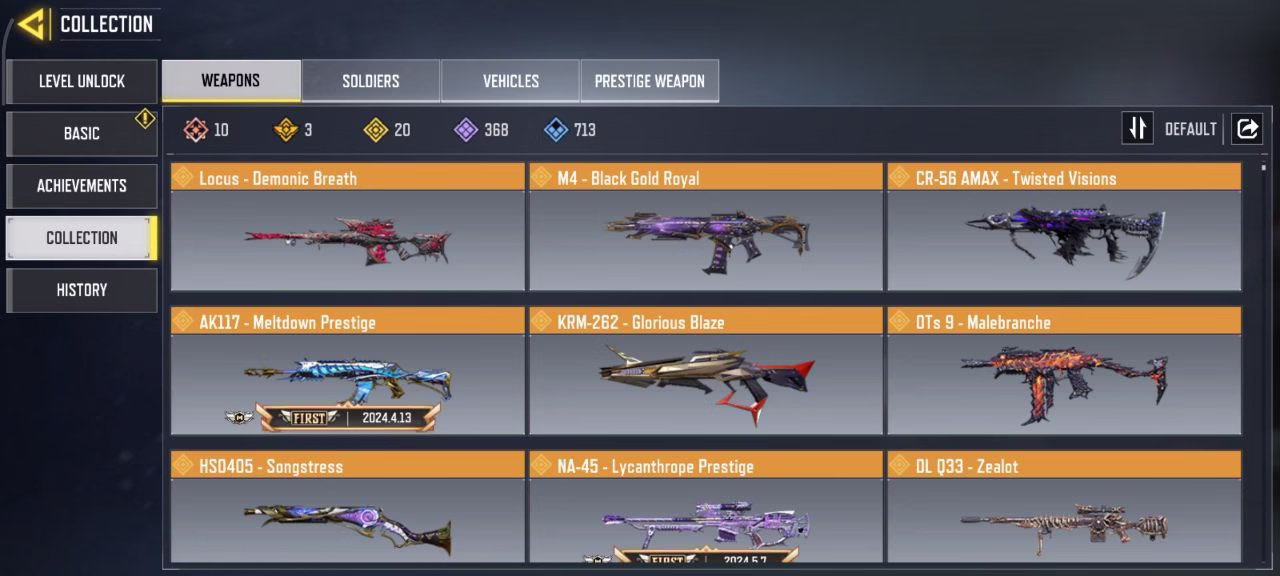Open the Level Unlock section
This screenshot has width=1280, height=576.
tap(82, 81)
